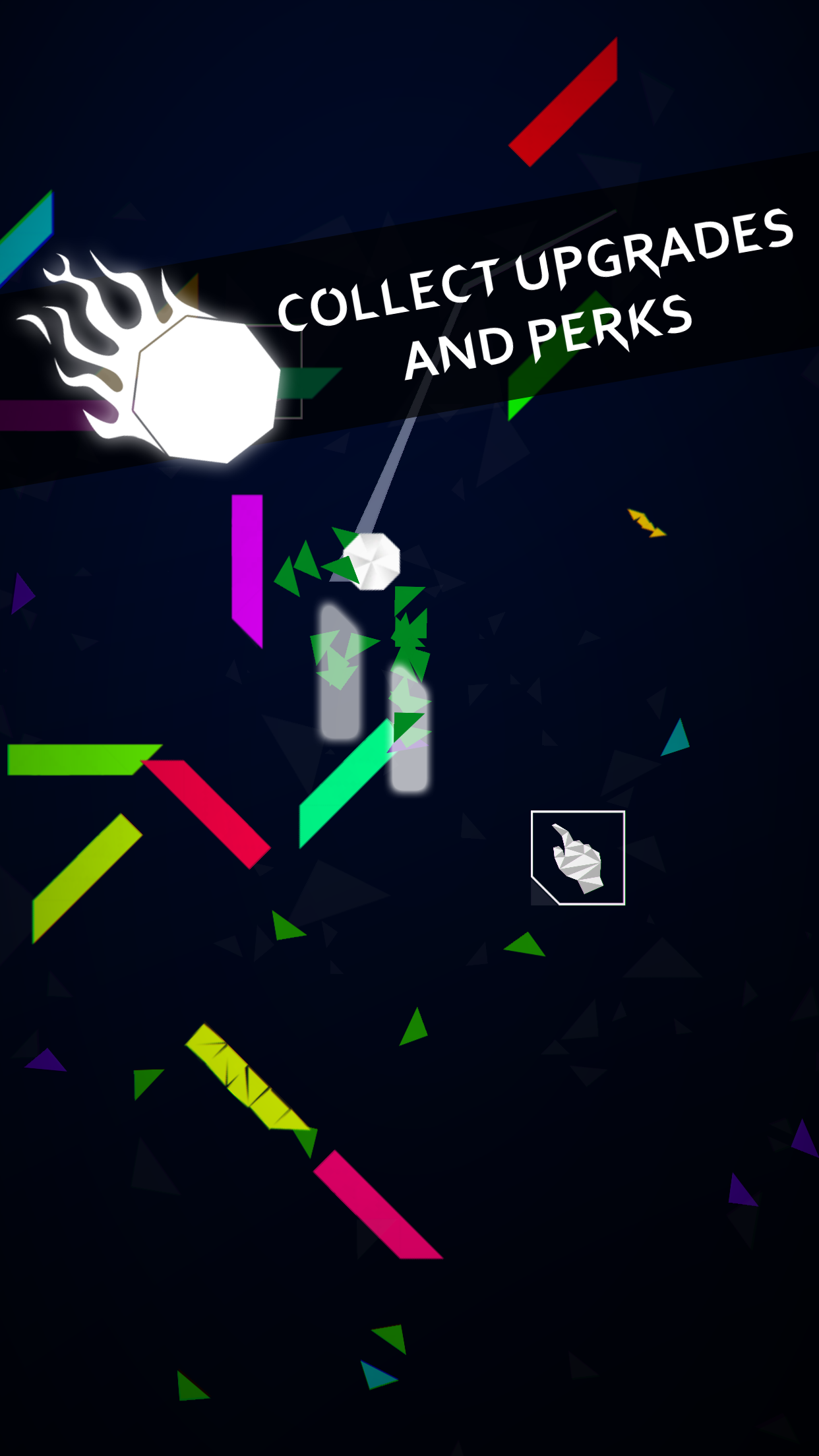Select the boxed pointing-hand perk icon
Image resolution: width=819 pixels, height=1456 pixels.
click(578, 857)
